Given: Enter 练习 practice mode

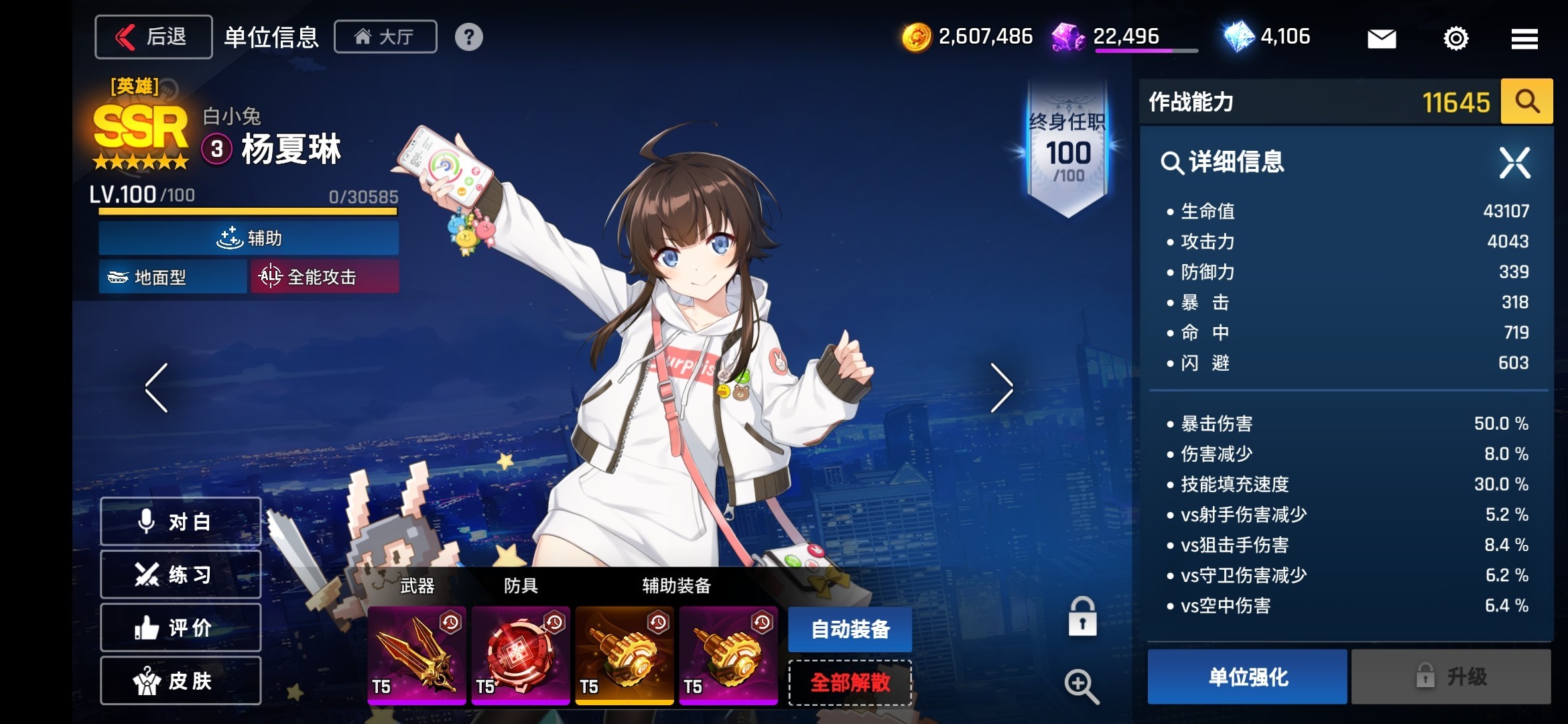Looking at the screenshot, I should pos(180,575).
